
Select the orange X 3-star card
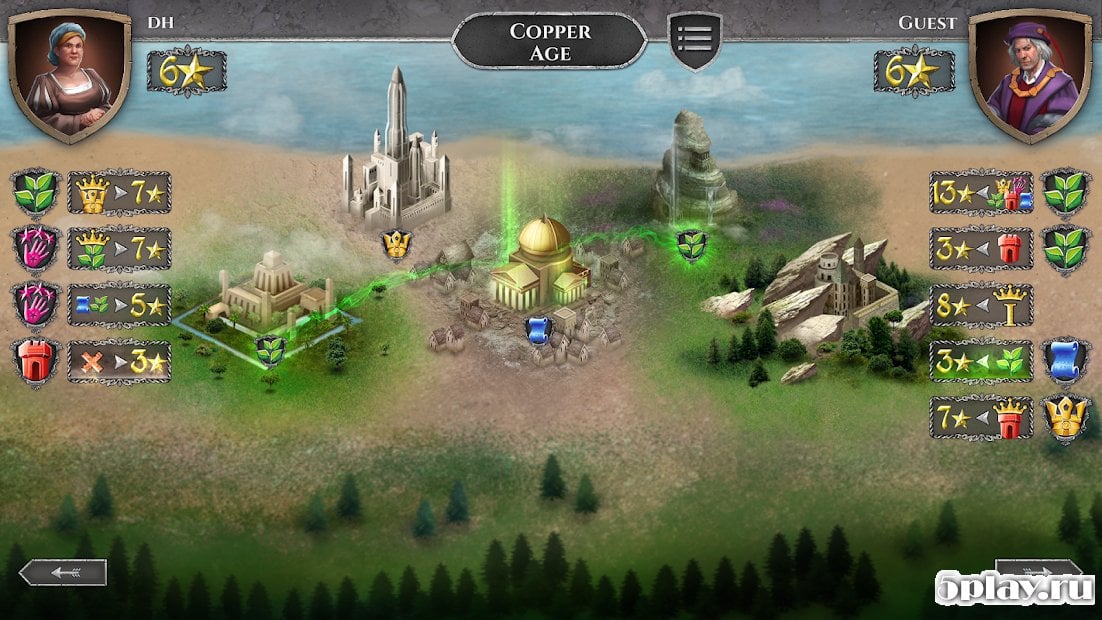pos(119,361)
